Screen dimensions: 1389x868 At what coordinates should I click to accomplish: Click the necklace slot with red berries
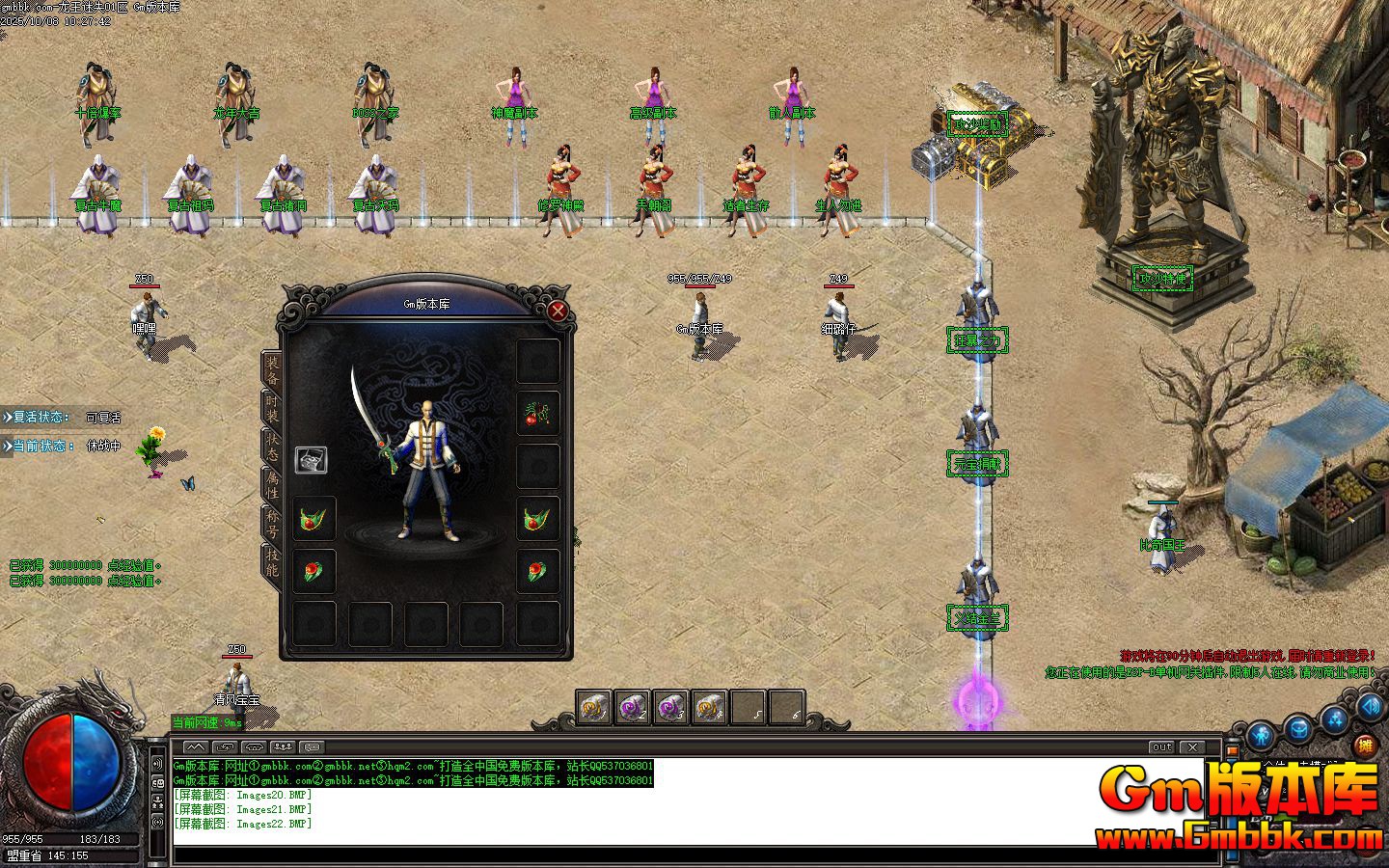coord(538,413)
